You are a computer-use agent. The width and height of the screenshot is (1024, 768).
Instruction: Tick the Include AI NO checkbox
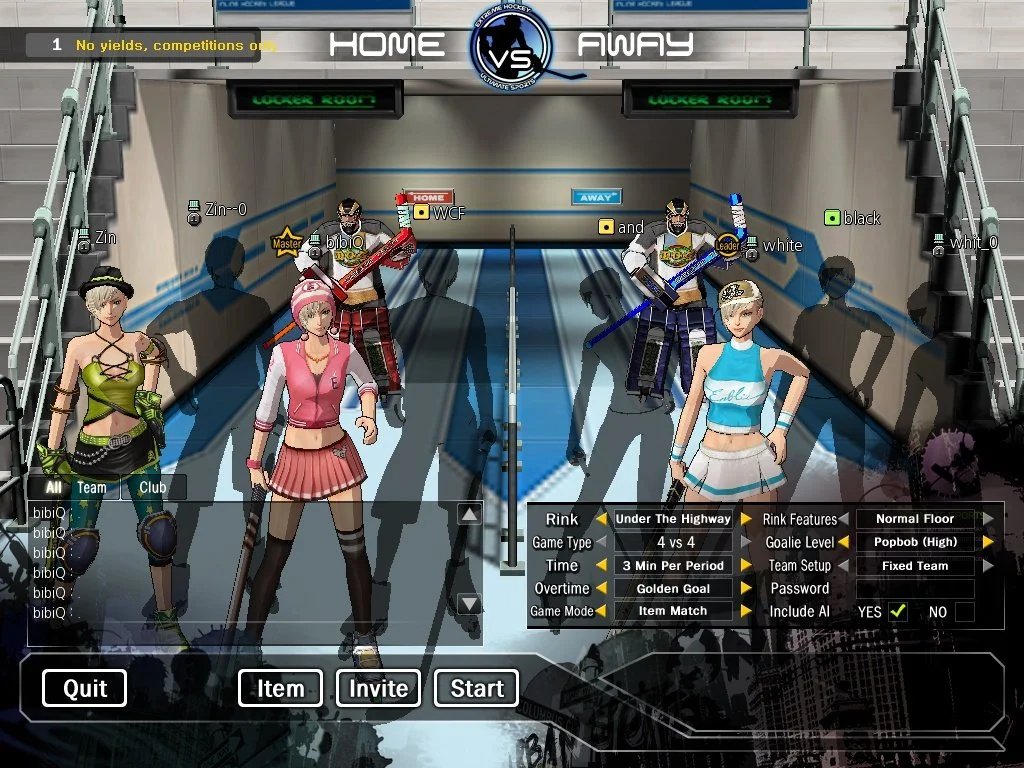pyautogui.click(x=964, y=612)
